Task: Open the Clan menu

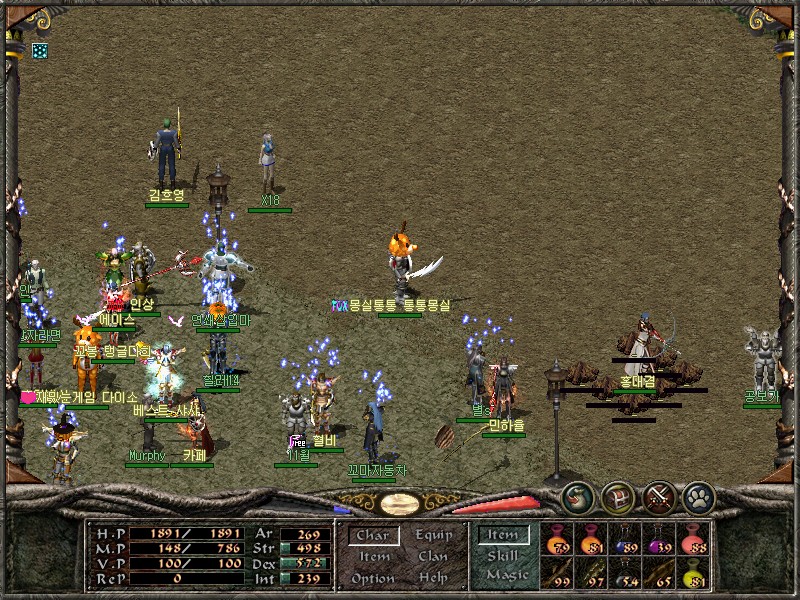Action: click(434, 557)
